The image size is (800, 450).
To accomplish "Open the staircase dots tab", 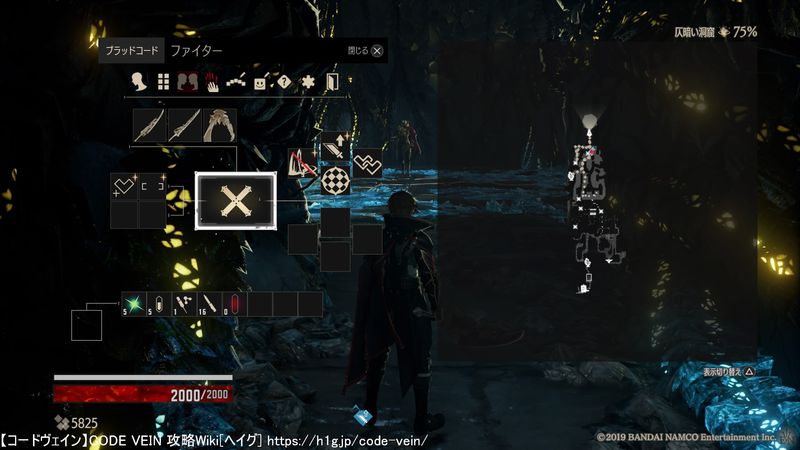I will coord(236,81).
